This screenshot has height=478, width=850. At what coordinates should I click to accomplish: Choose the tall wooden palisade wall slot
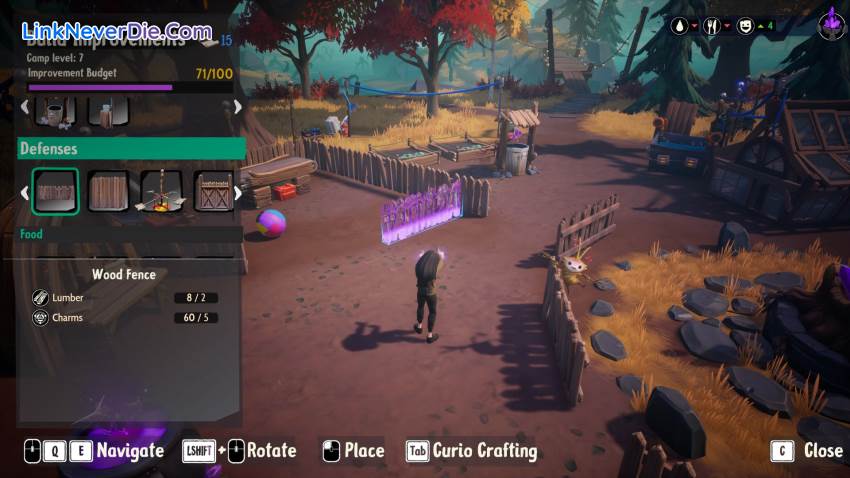click(108, 190)
